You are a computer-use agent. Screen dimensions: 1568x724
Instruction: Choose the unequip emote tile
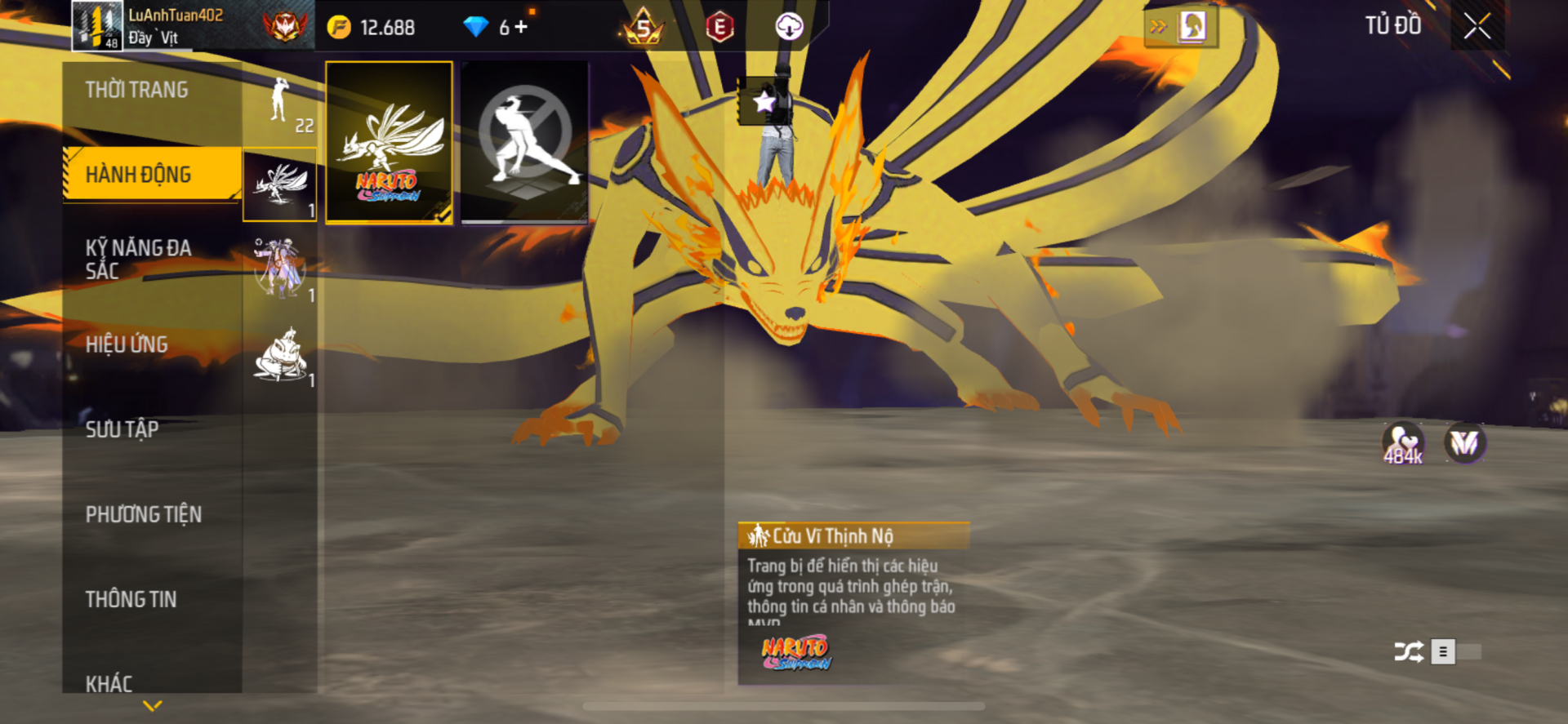524,142
